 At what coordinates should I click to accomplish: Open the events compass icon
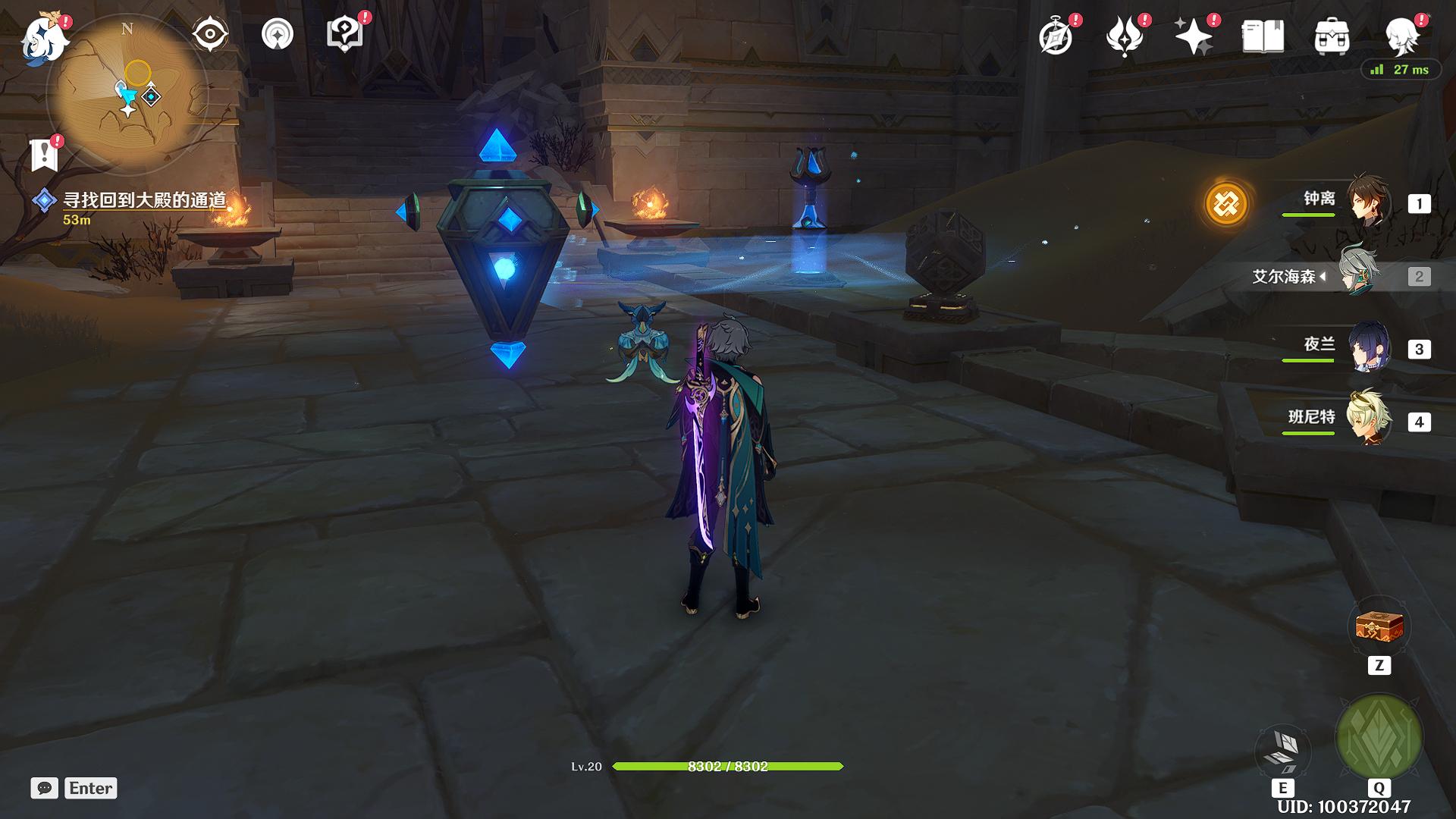(x=1056, y=36)
